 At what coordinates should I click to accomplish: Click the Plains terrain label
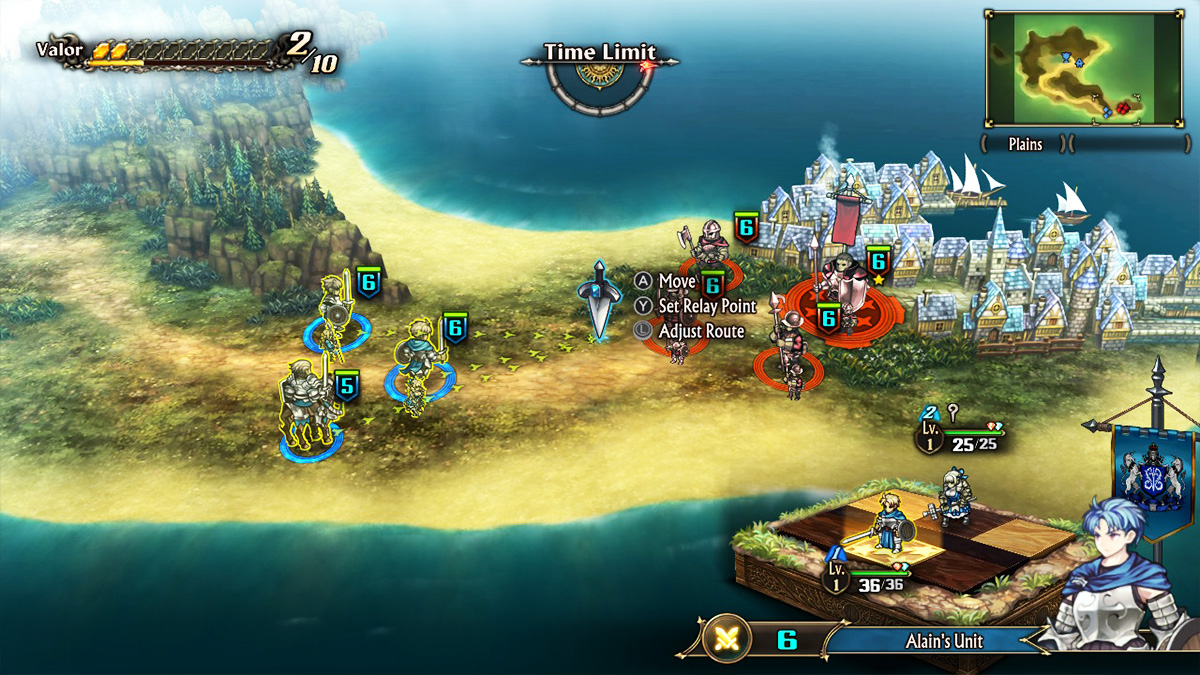click(1024, 144)
